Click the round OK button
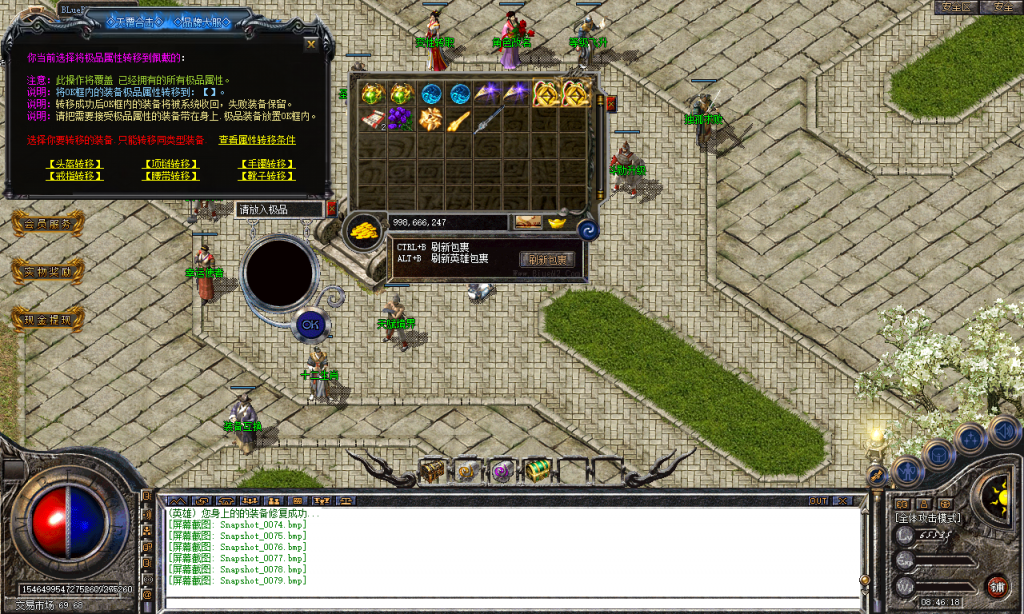This screenshot has width=1024, height=614. click(310, 324)
